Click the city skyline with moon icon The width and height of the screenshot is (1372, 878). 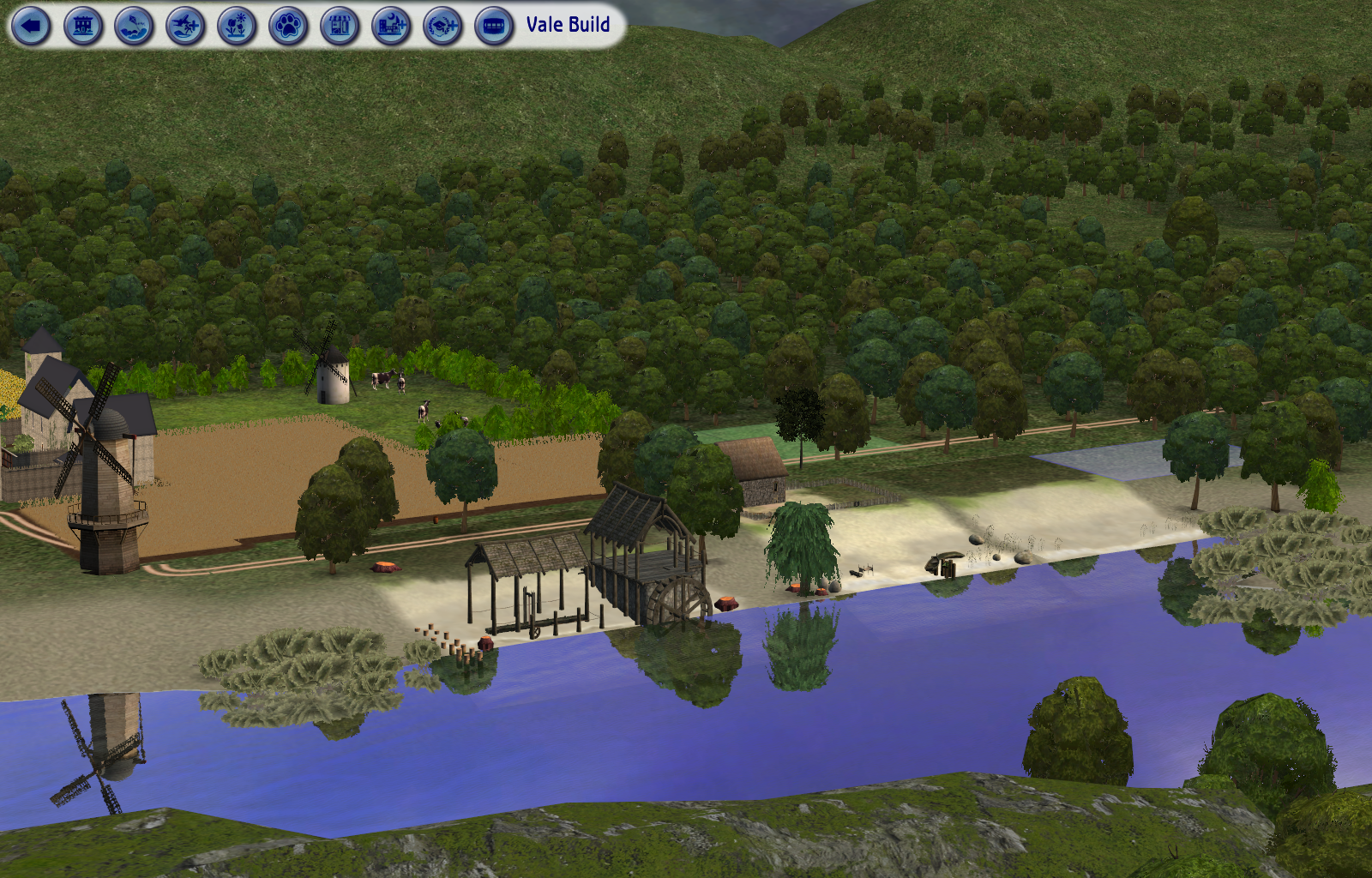392,27
